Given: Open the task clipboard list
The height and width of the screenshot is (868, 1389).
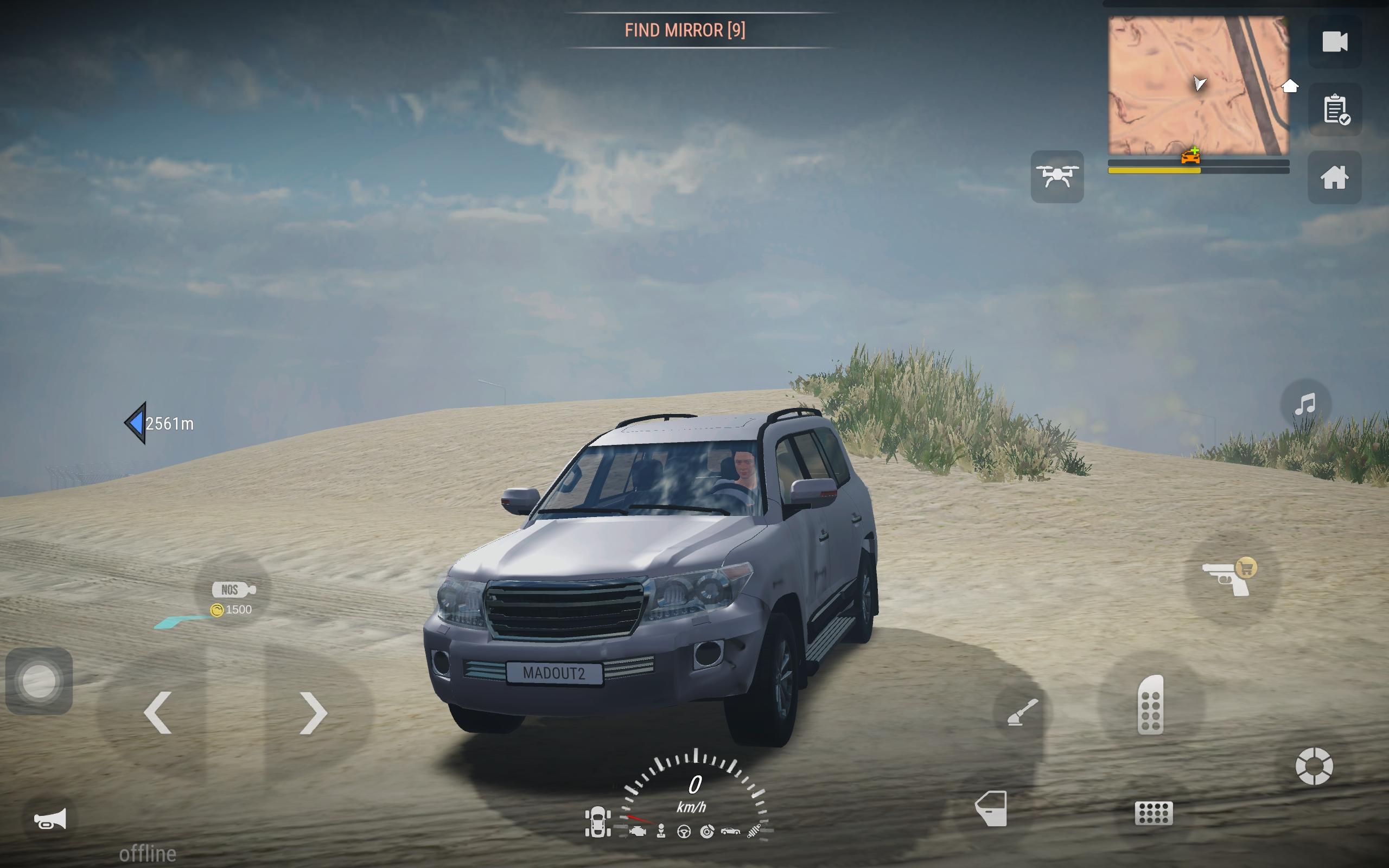Looking at the screenshot, I should pyautogui.click(x=1335, y=110).
